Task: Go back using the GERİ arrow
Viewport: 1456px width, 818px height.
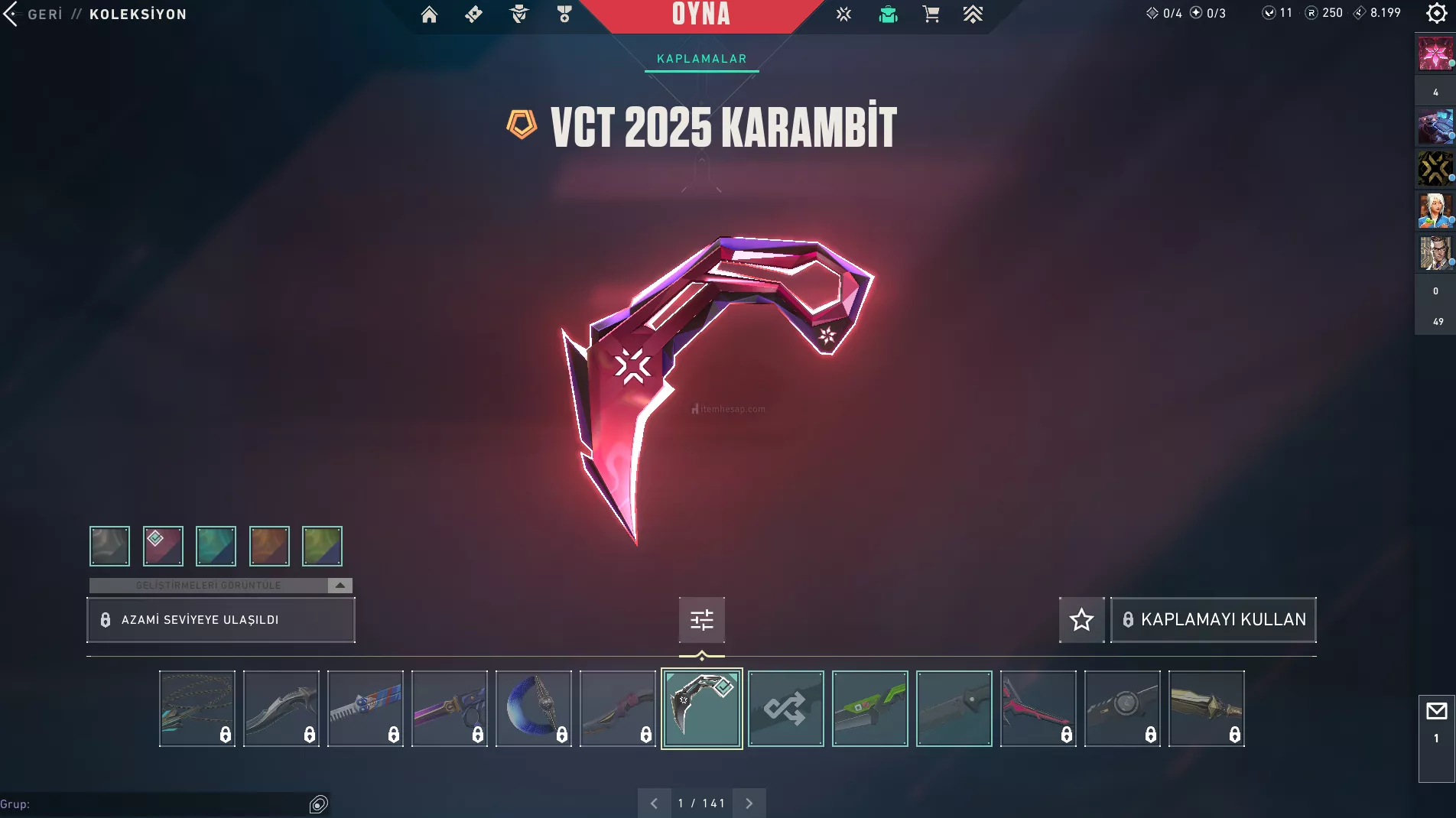Action: [11, 14]
